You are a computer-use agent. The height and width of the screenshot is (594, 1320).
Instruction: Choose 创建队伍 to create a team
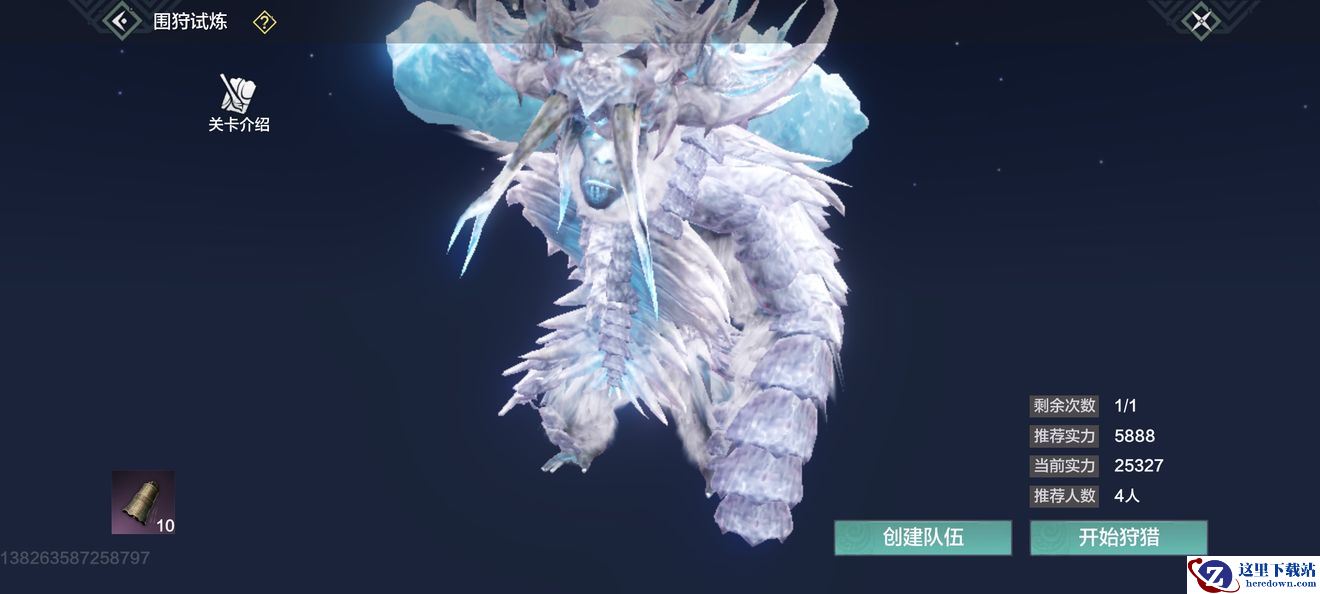[923, 537]
